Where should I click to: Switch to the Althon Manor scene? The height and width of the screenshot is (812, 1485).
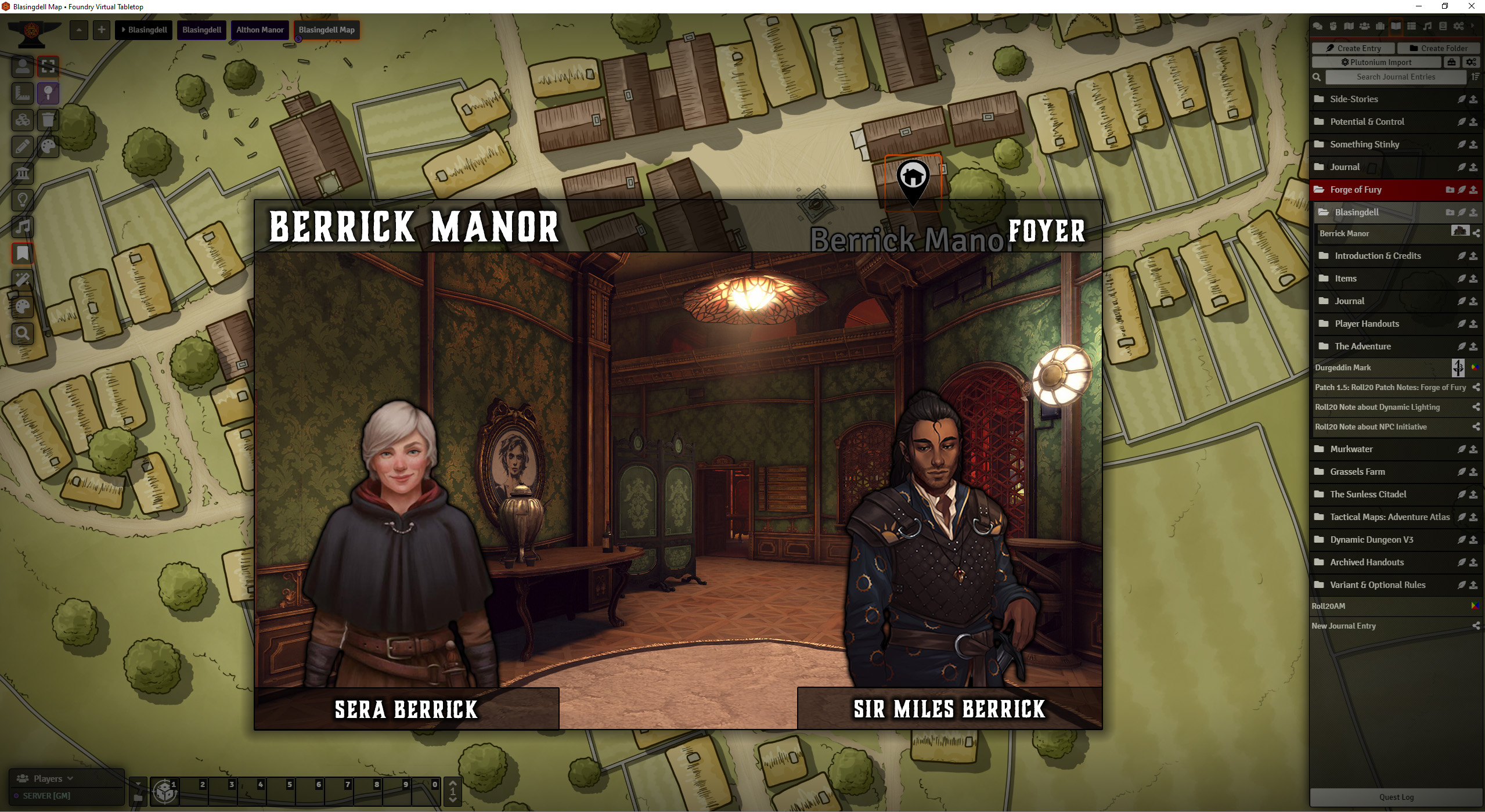point(259,30)
